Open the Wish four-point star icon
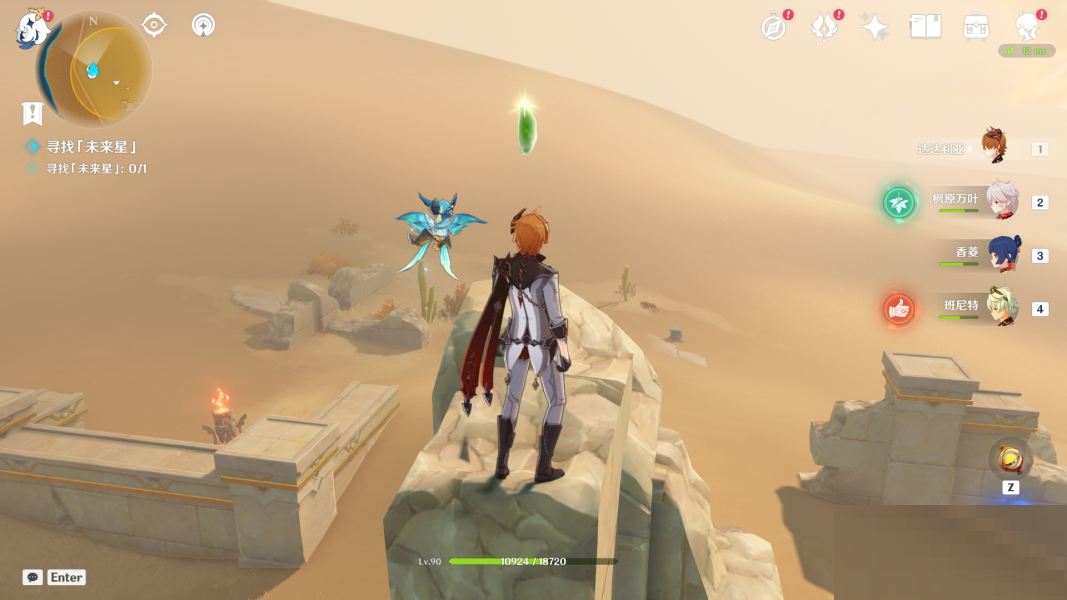Image resolution: width=1067 pixels, height=600 pixels. [x=875, y=27]
